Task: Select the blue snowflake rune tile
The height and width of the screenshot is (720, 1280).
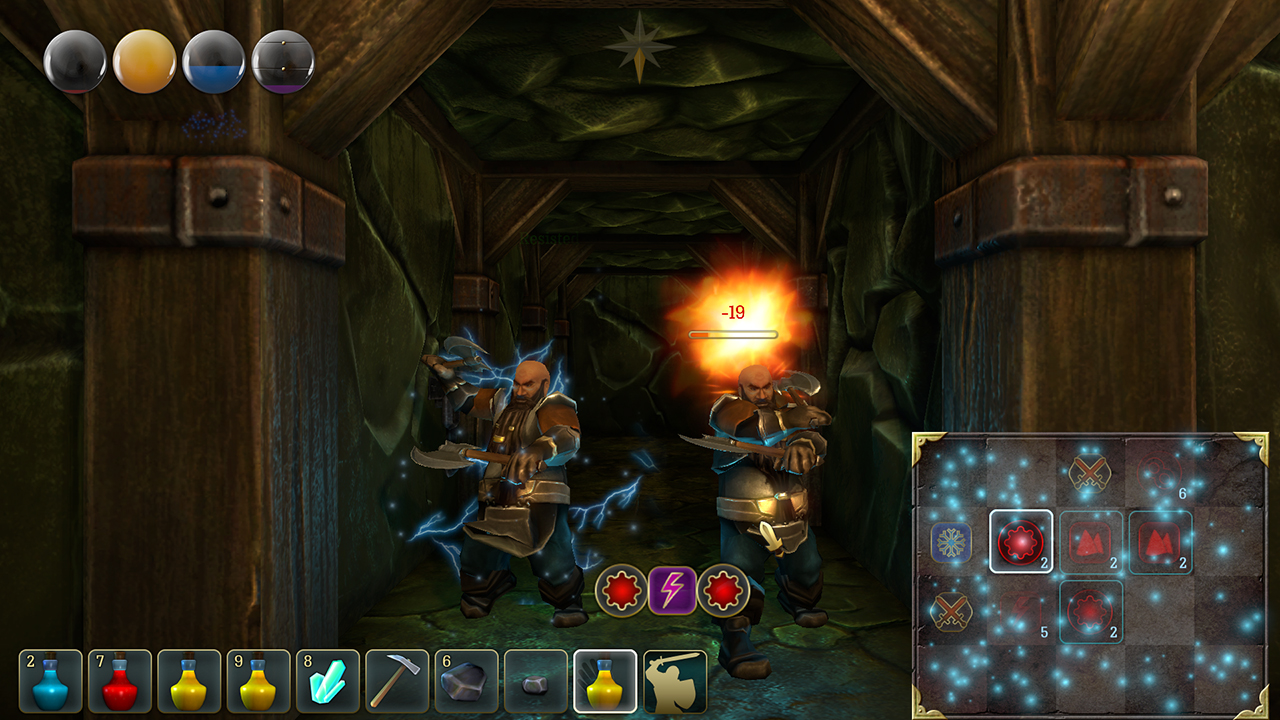Action: [x=951, y=542]
